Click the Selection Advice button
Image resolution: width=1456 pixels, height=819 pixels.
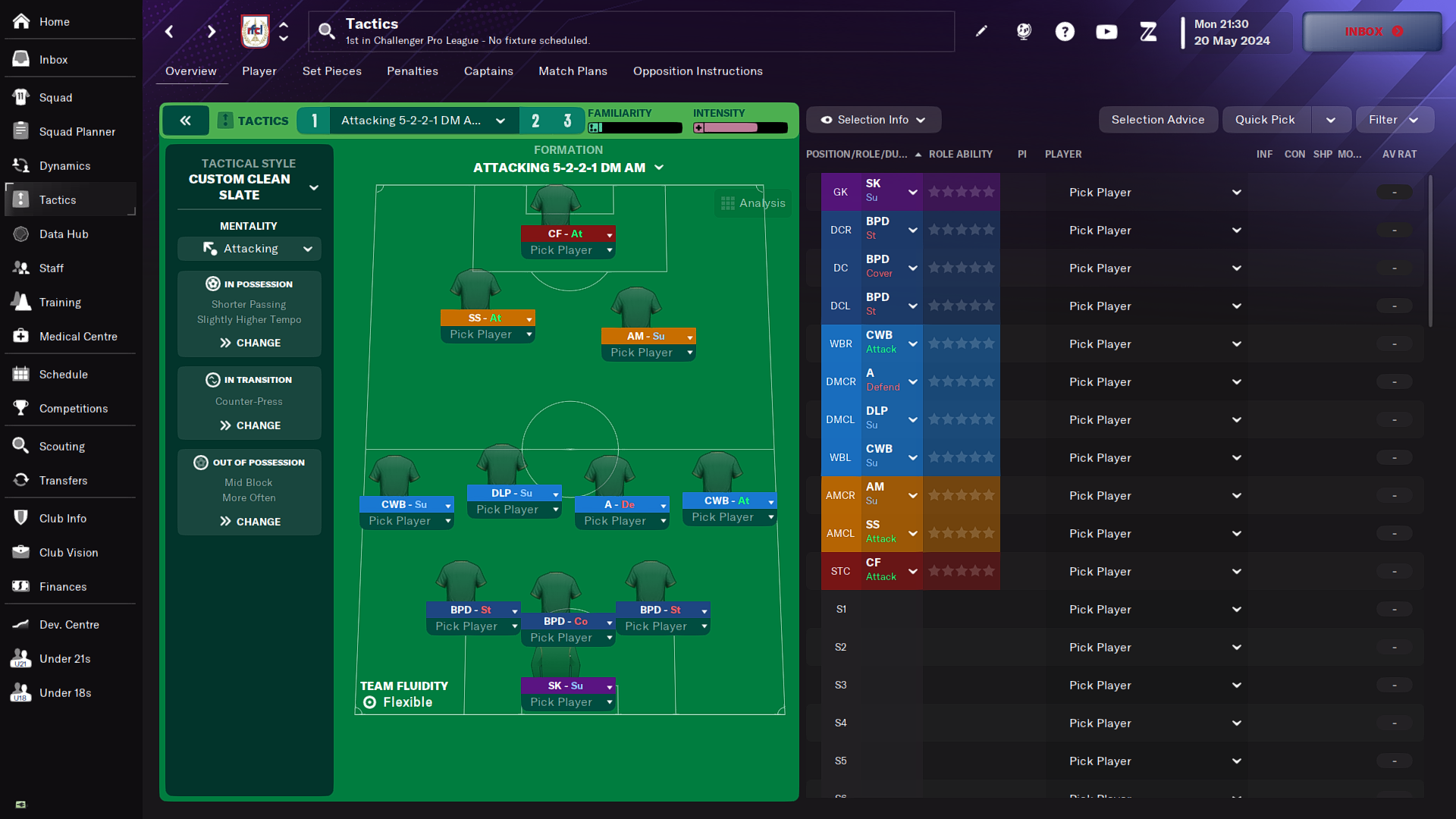(1158, 119)
